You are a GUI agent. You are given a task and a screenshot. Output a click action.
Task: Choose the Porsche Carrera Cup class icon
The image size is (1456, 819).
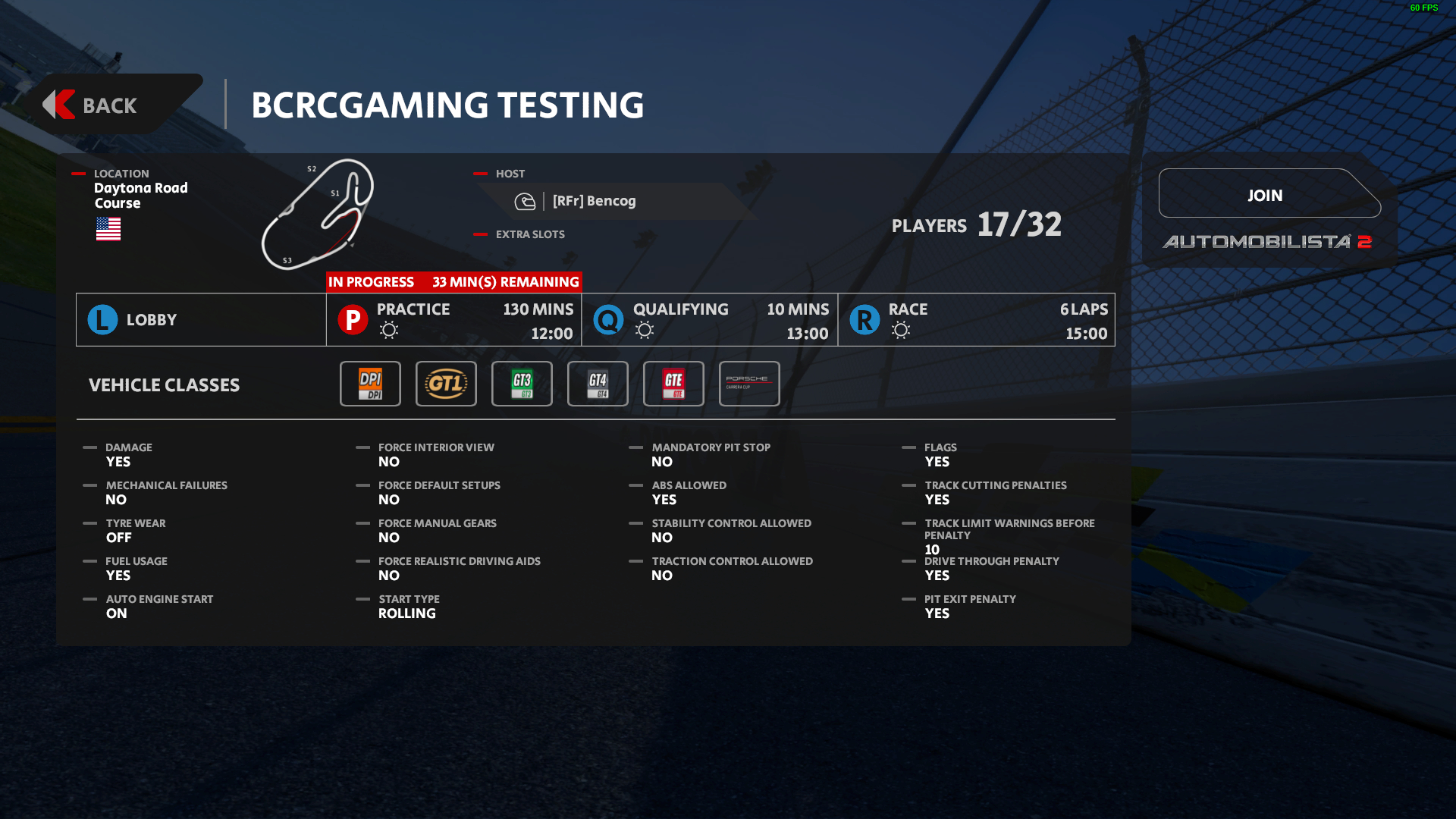(749, 384)
